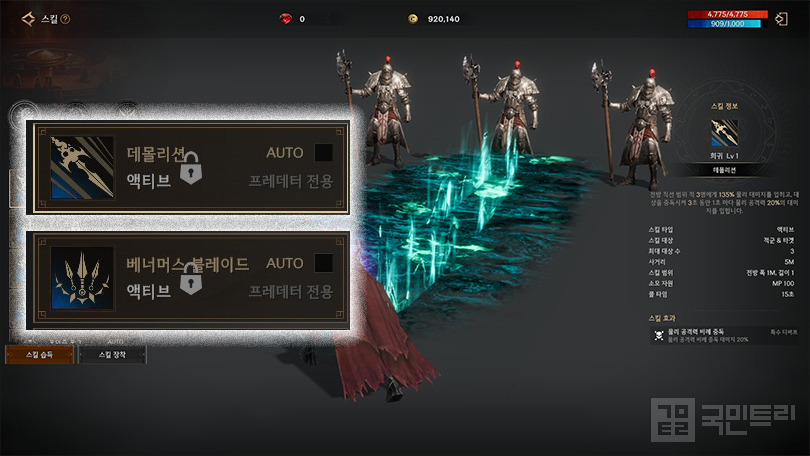Go back using the 스킬 back arrow

pos(28,18)
